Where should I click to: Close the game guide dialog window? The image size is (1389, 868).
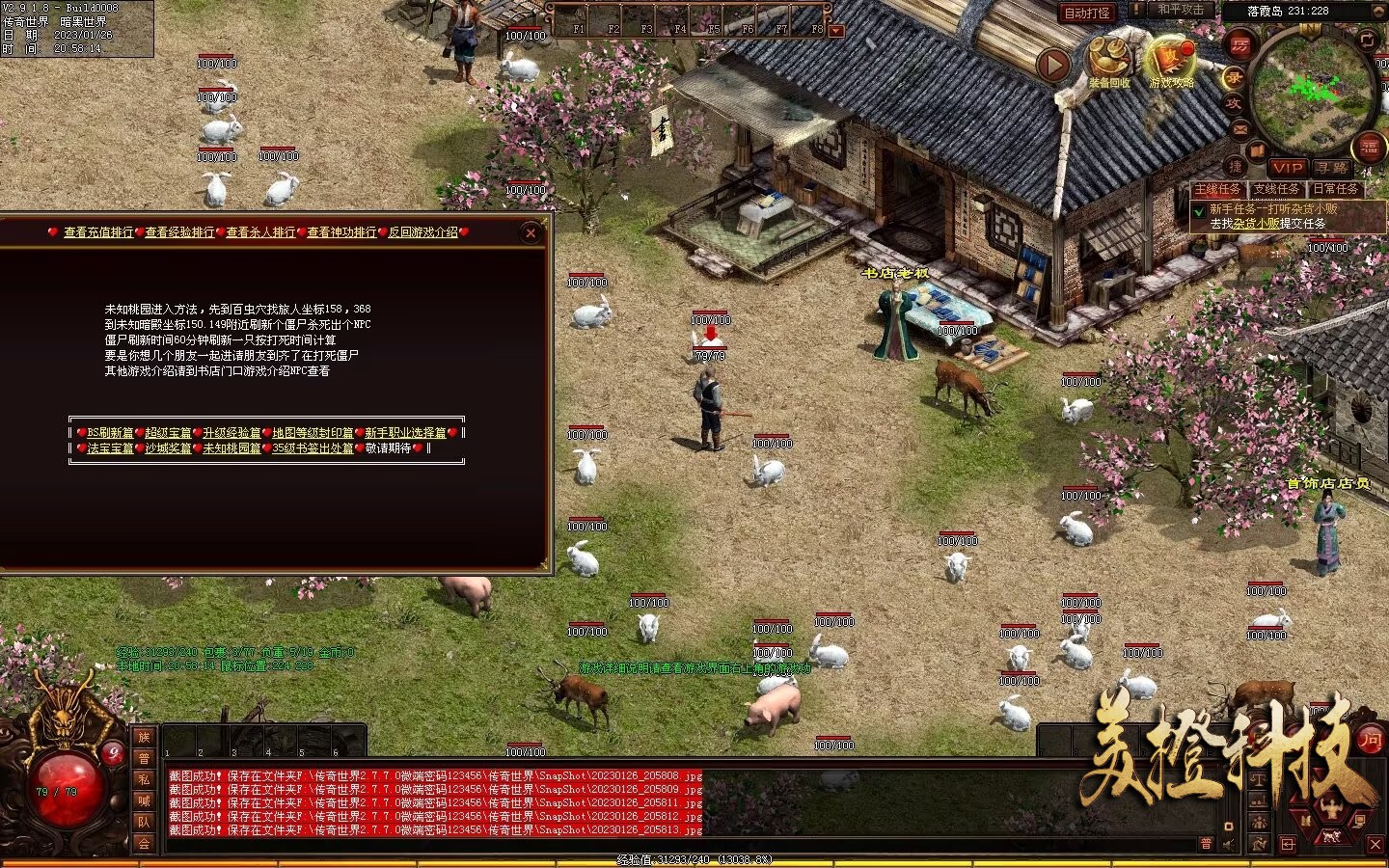point(531,232)
